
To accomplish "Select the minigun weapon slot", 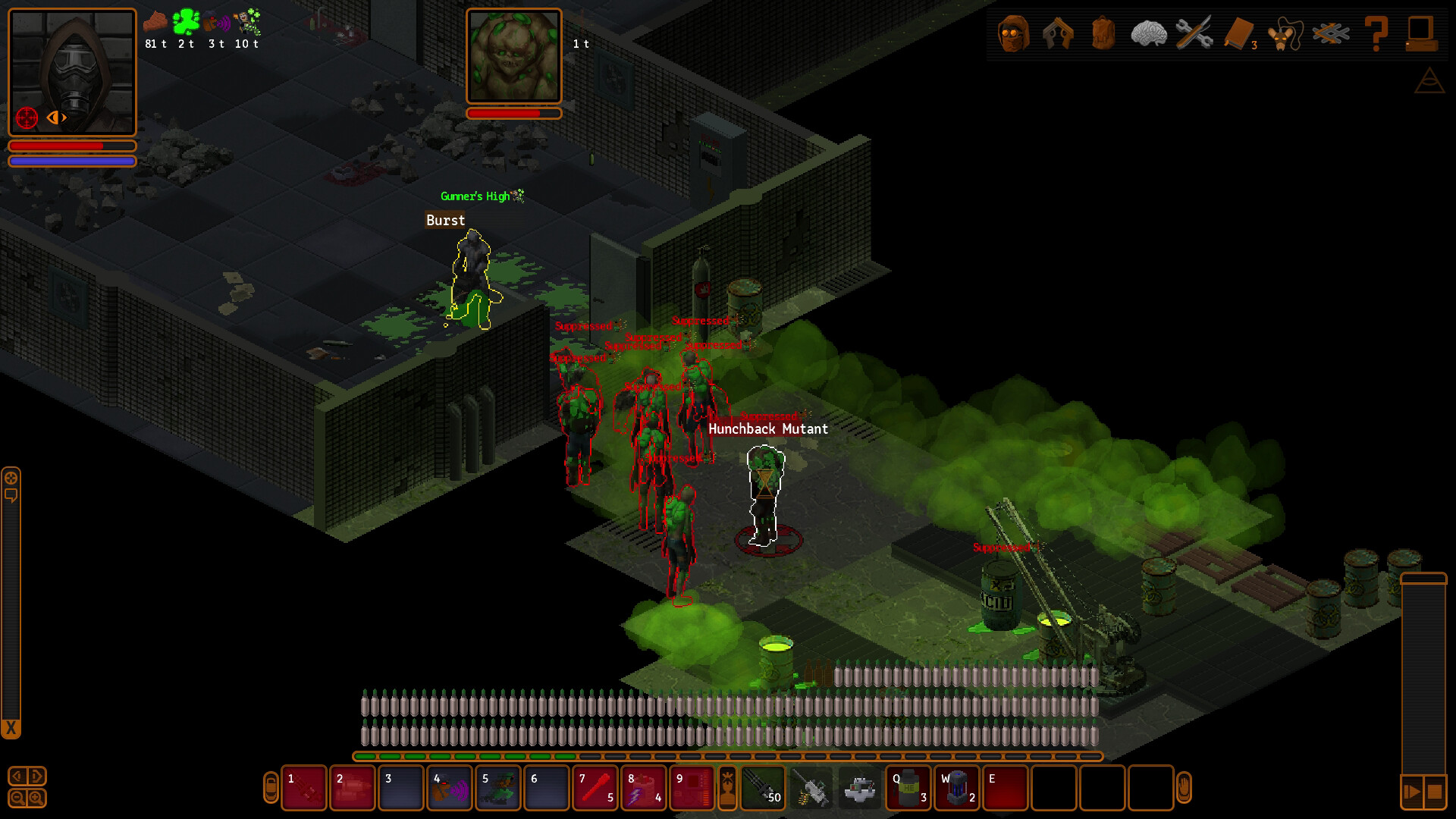I will tap(764, 789).
